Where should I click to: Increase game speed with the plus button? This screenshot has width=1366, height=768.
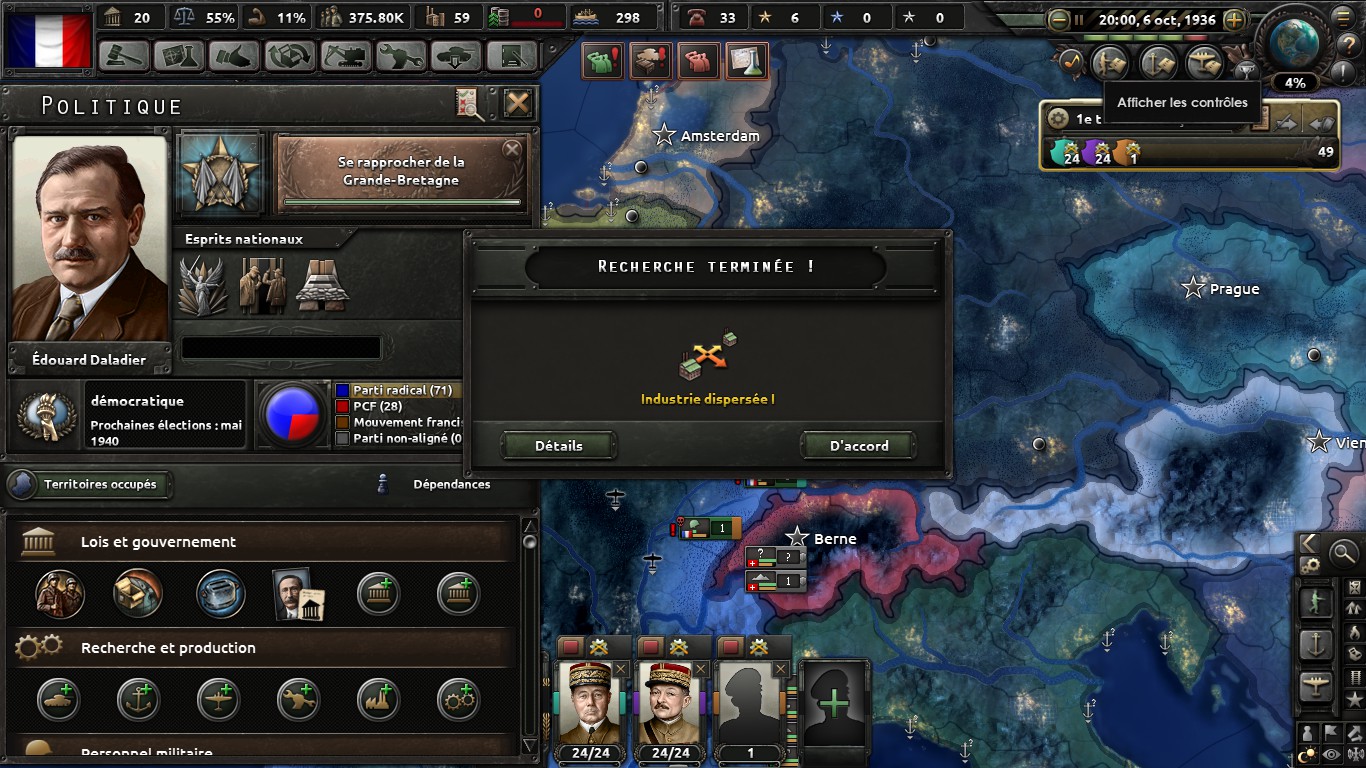click(x=1234, y=19)
